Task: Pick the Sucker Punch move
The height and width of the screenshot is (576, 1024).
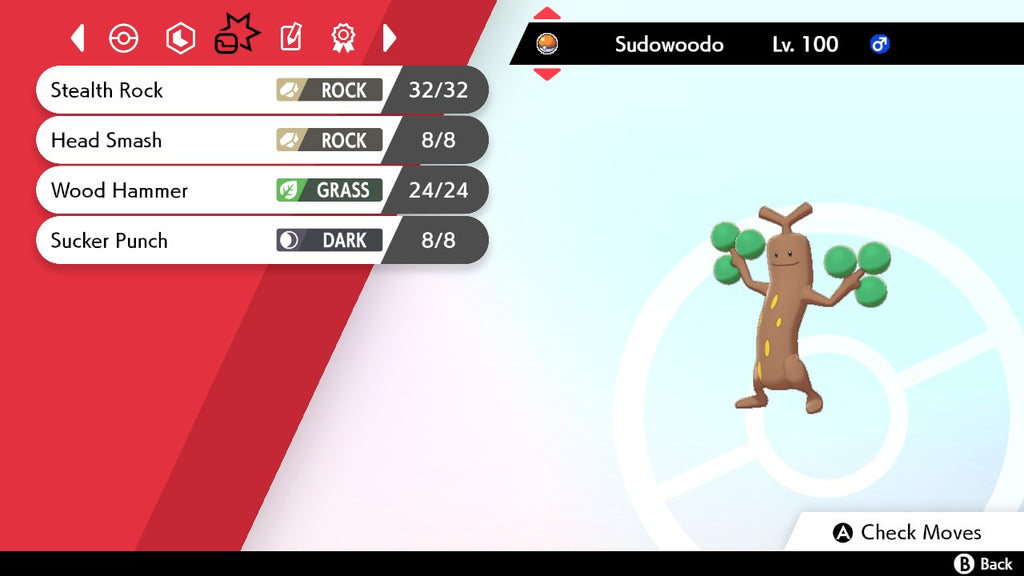Action: 260,240
